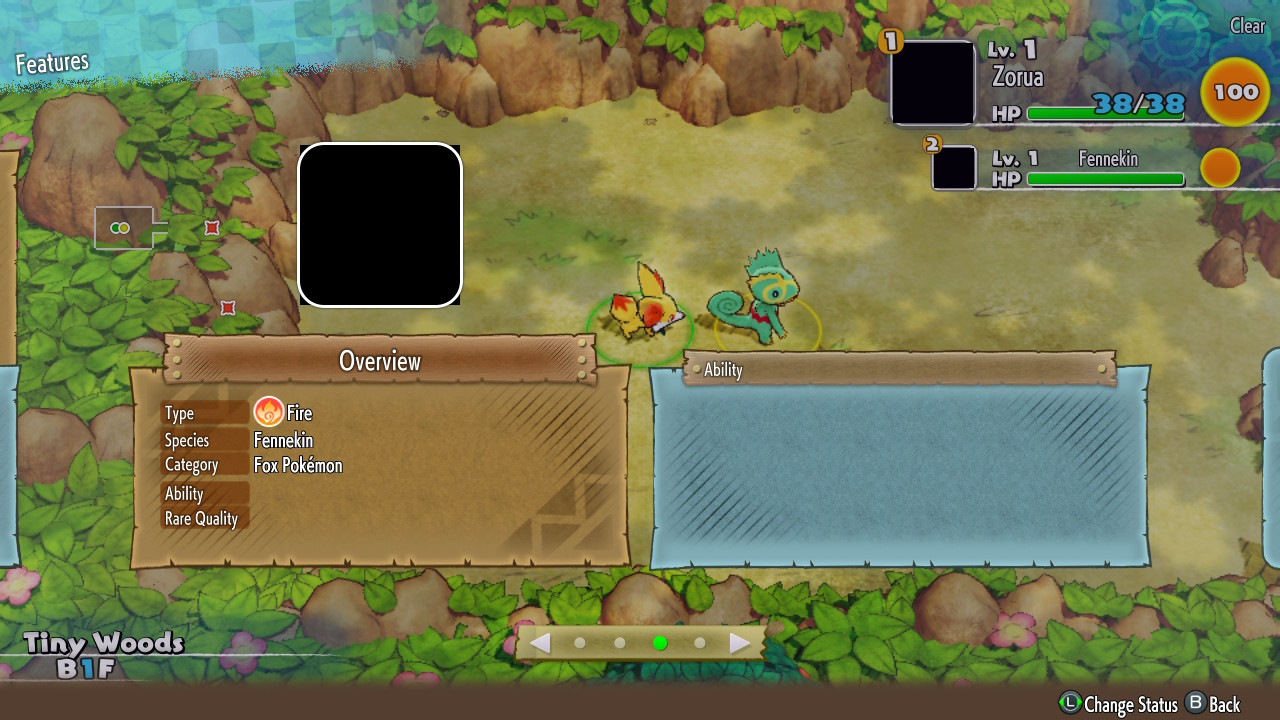Go to the next status page arrow

740,643
